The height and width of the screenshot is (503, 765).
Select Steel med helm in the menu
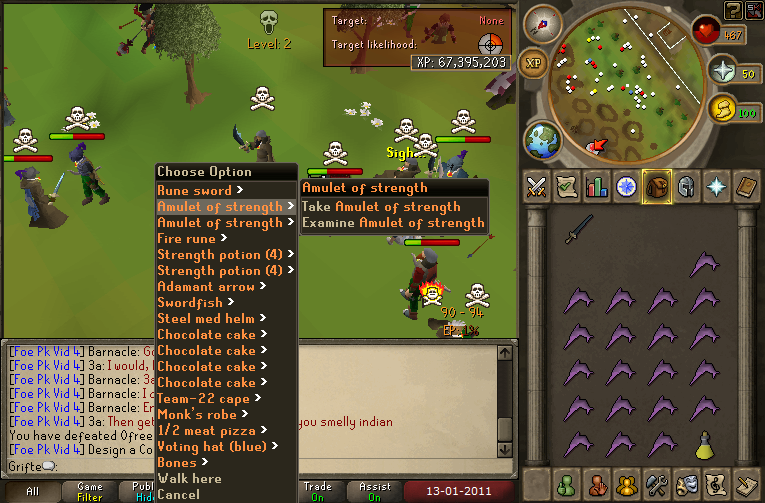pyautogui.click(x=207, y=318)
